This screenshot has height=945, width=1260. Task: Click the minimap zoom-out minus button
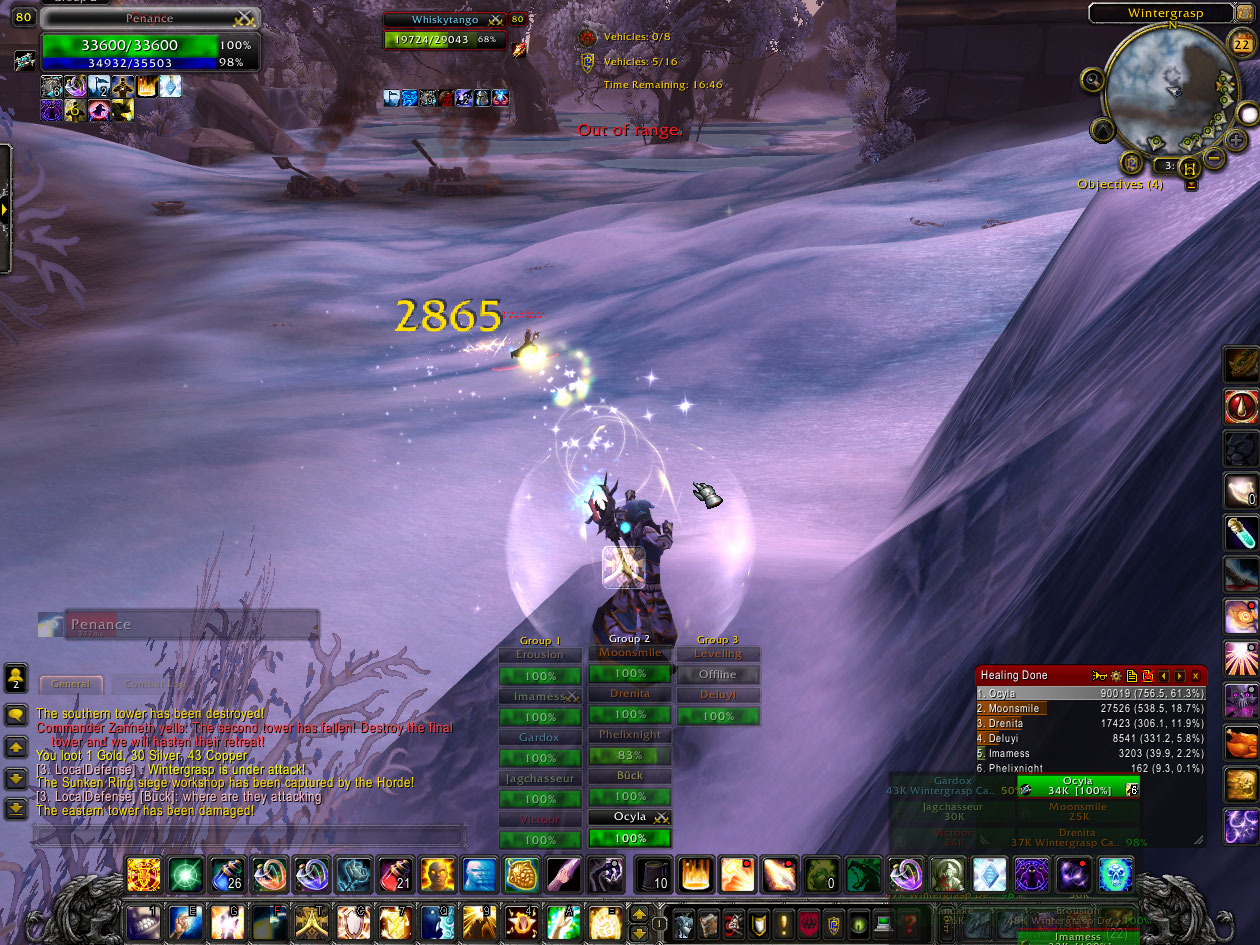[x=1214, y=157]
